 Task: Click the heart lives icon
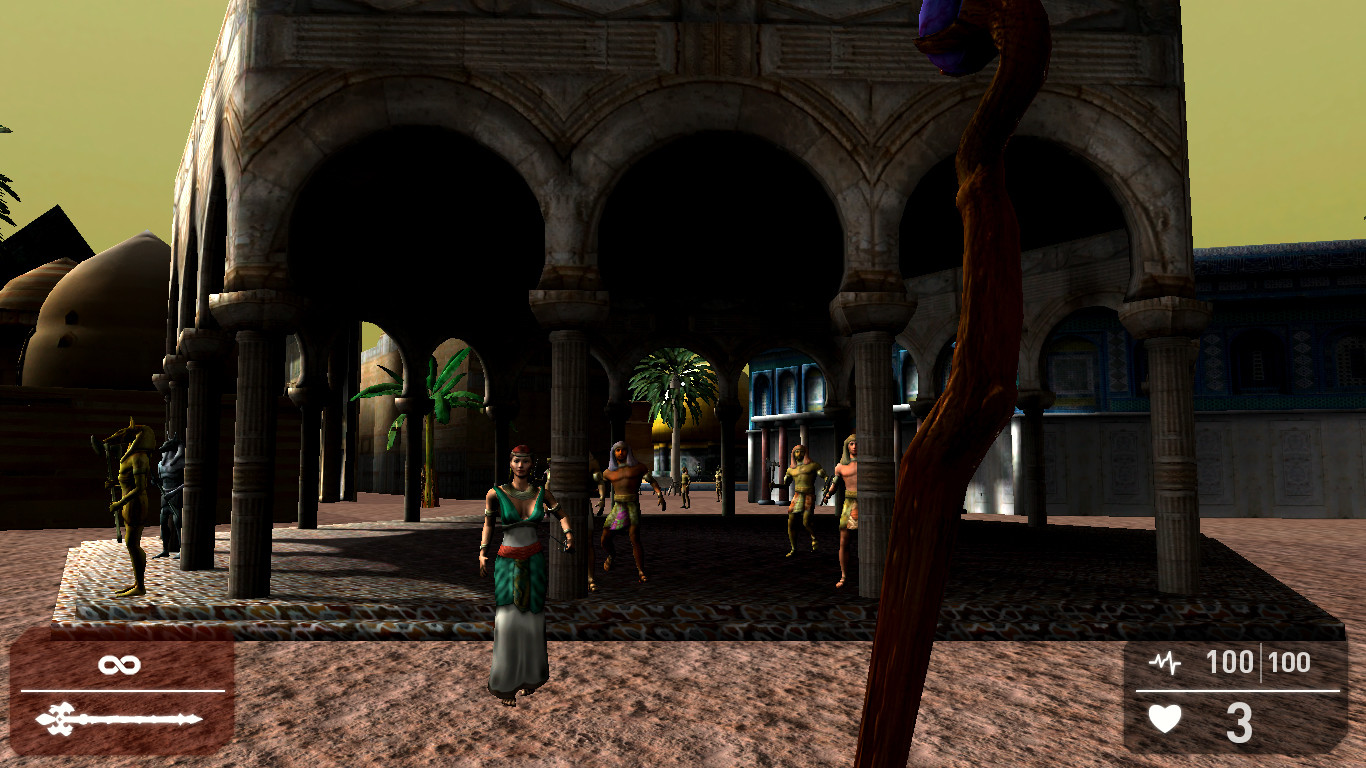1163,716
